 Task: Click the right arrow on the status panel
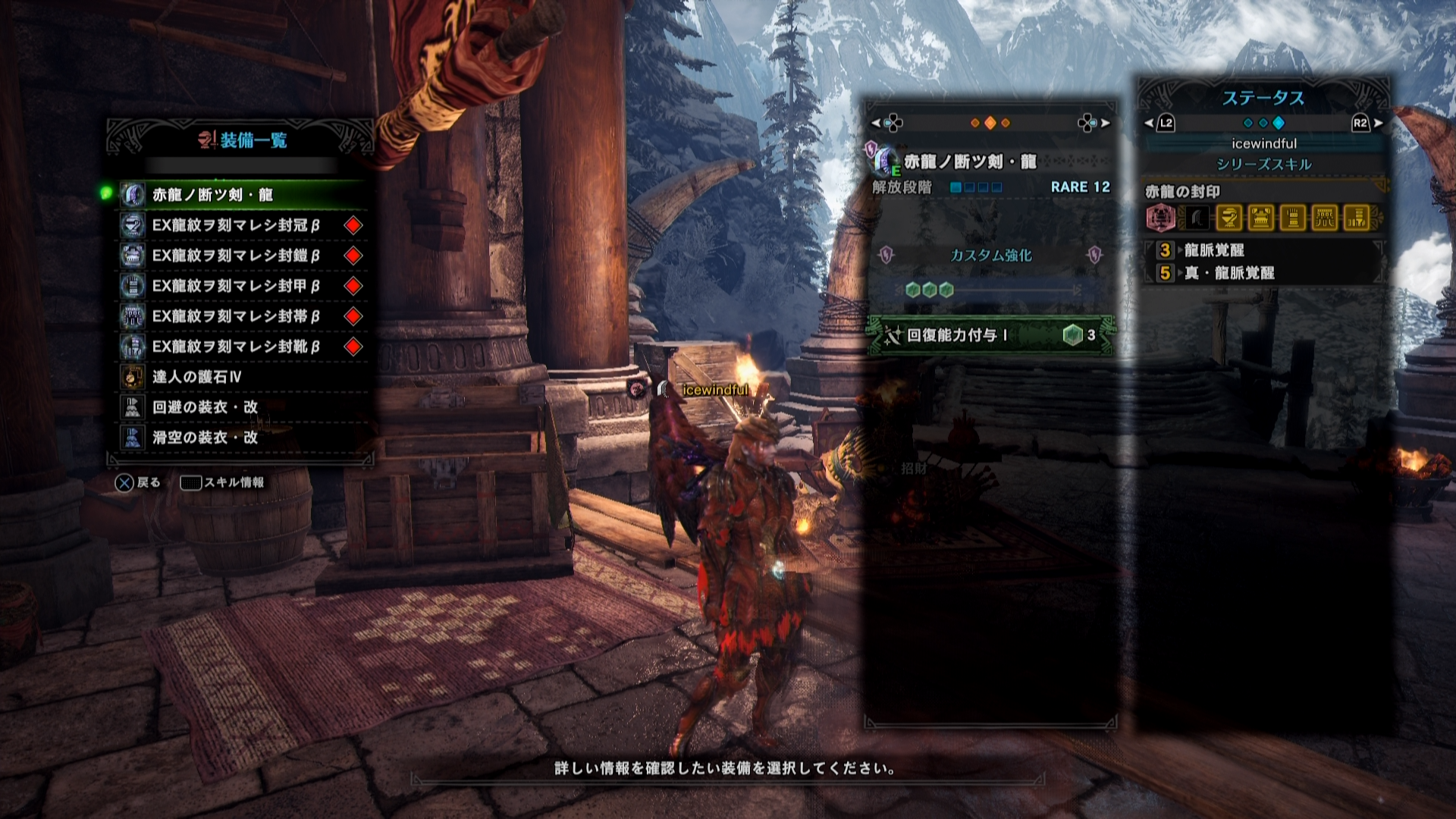point(1377,123)
